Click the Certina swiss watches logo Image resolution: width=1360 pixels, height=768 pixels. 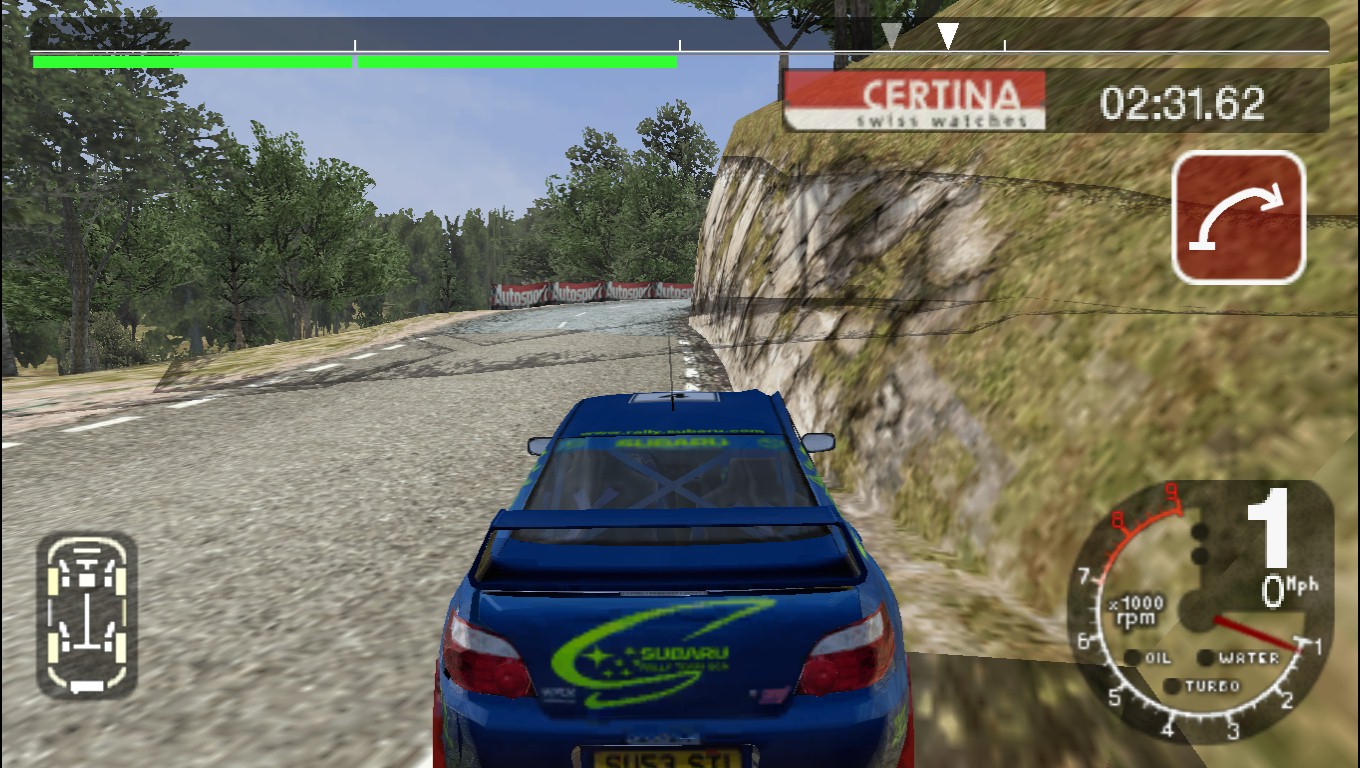[914, 100]
